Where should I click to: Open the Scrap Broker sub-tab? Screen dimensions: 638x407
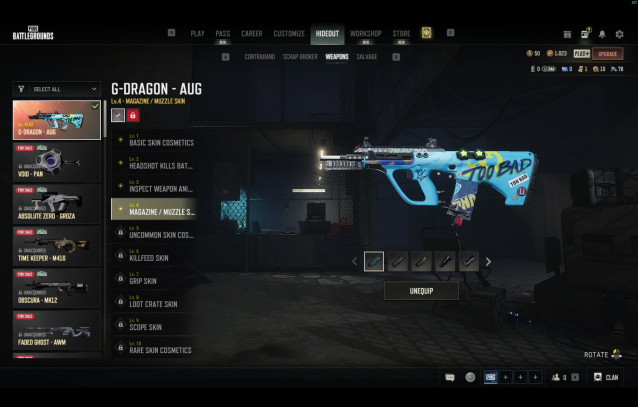(x=300, y=57)
